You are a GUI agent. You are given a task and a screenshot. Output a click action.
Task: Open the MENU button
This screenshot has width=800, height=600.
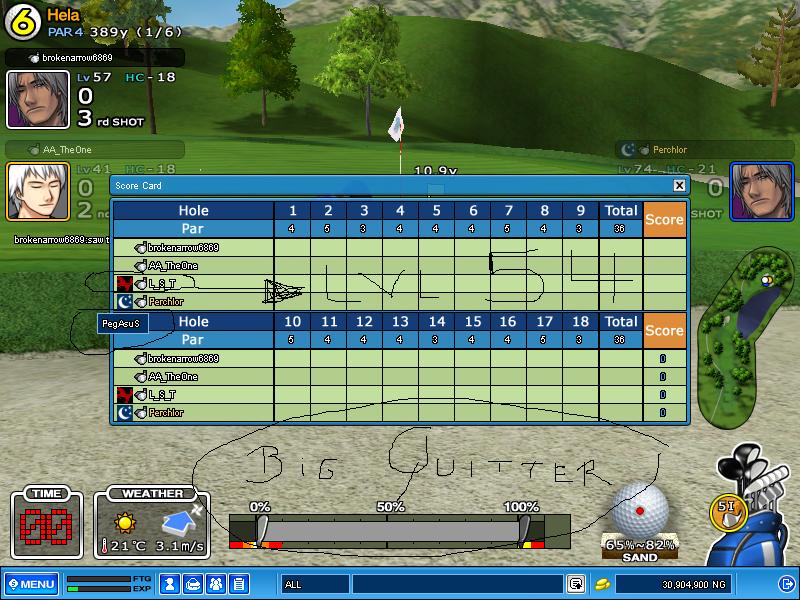coord(31,583)
